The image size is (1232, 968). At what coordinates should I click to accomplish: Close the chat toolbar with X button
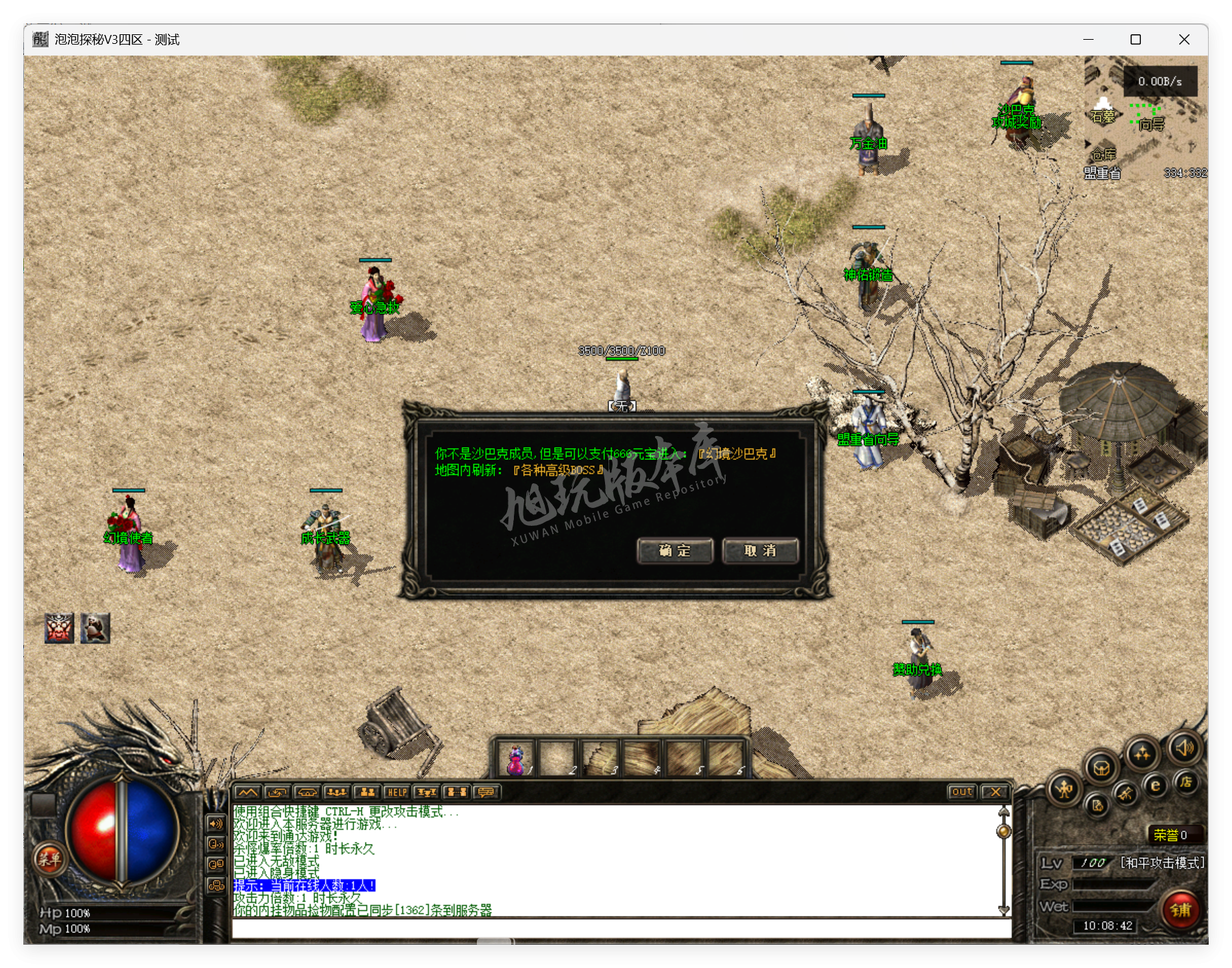pos(994,792)
